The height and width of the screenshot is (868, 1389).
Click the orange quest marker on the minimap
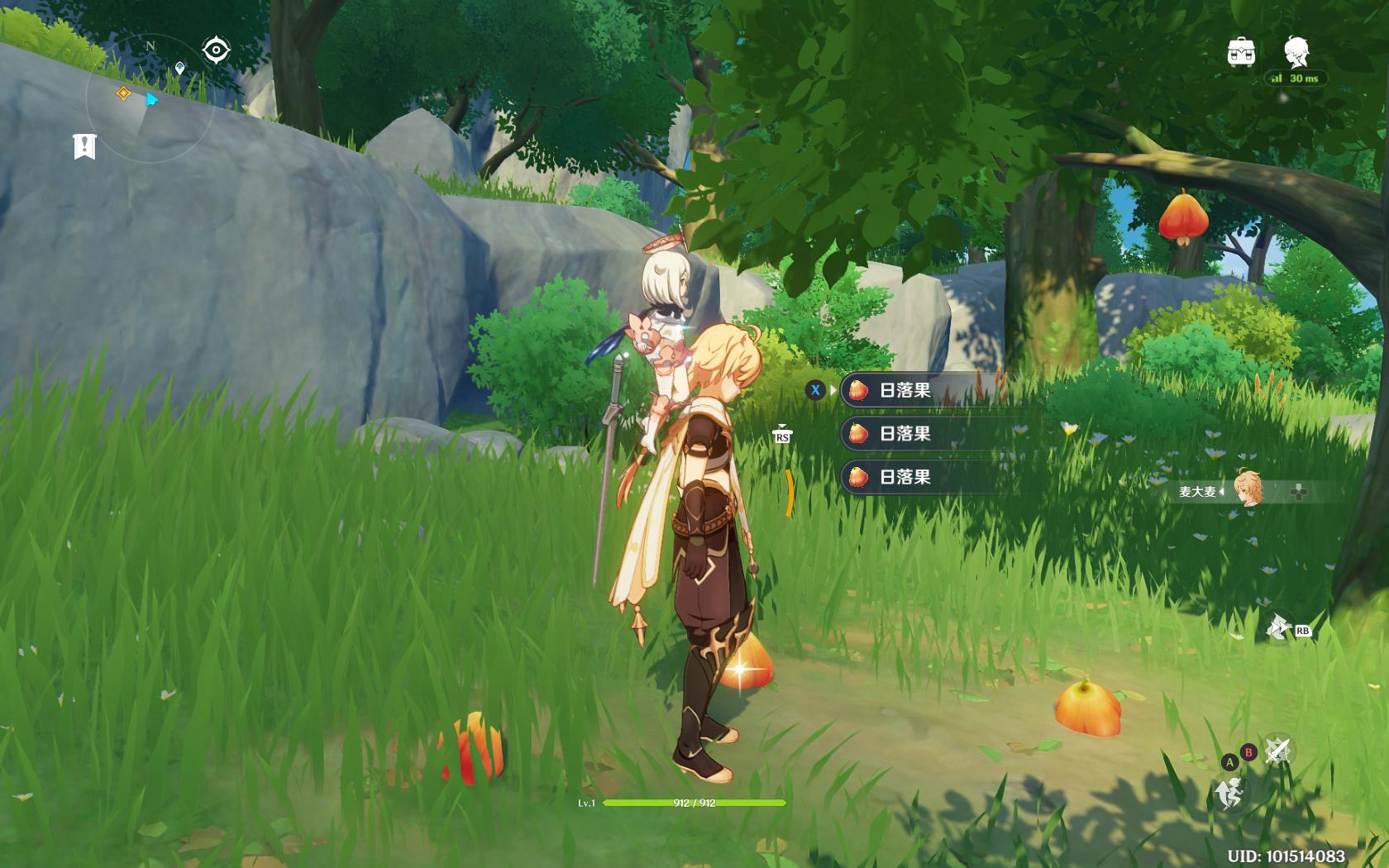click(x=123, y=93)
